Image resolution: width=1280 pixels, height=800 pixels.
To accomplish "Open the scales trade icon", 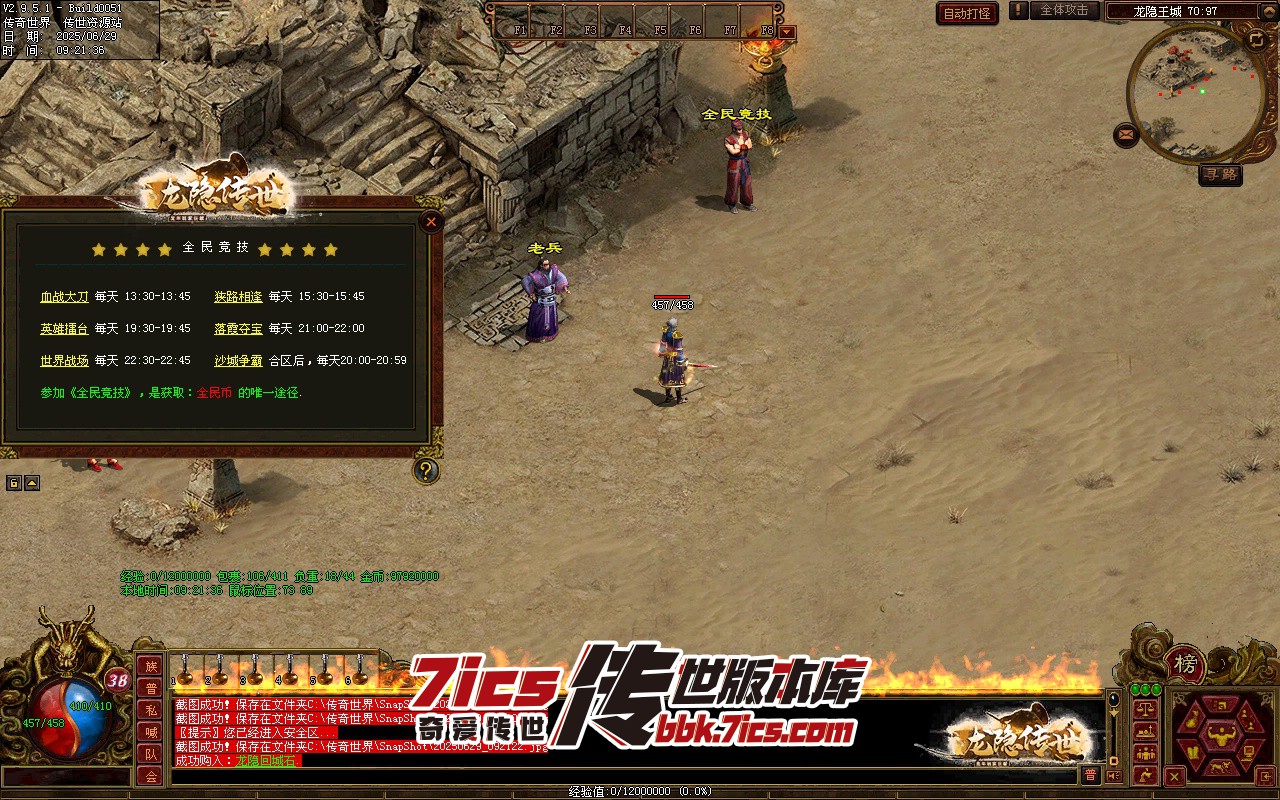I will pyautogui.click(x=1145, y=709).
